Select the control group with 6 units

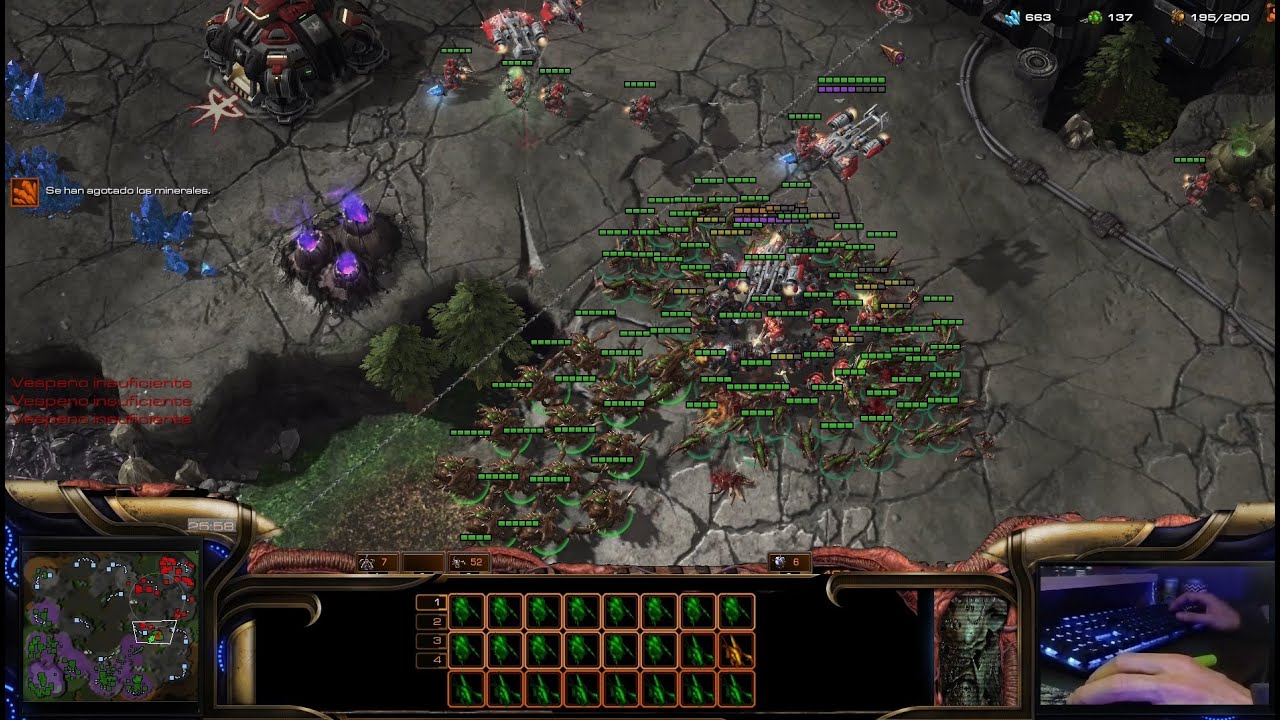point(788,563)
